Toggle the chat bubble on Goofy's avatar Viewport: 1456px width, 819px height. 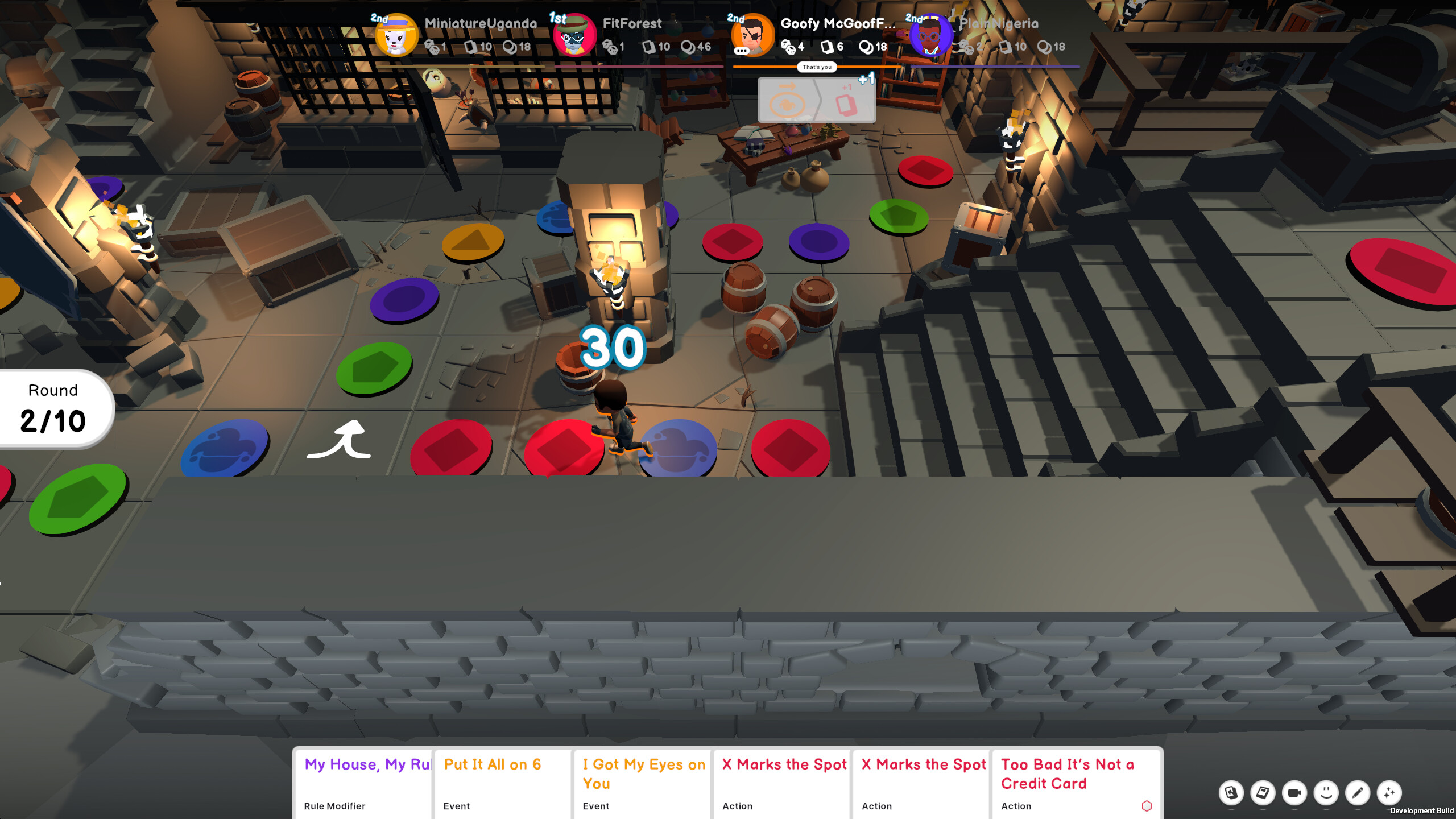[x=741, y=53]
